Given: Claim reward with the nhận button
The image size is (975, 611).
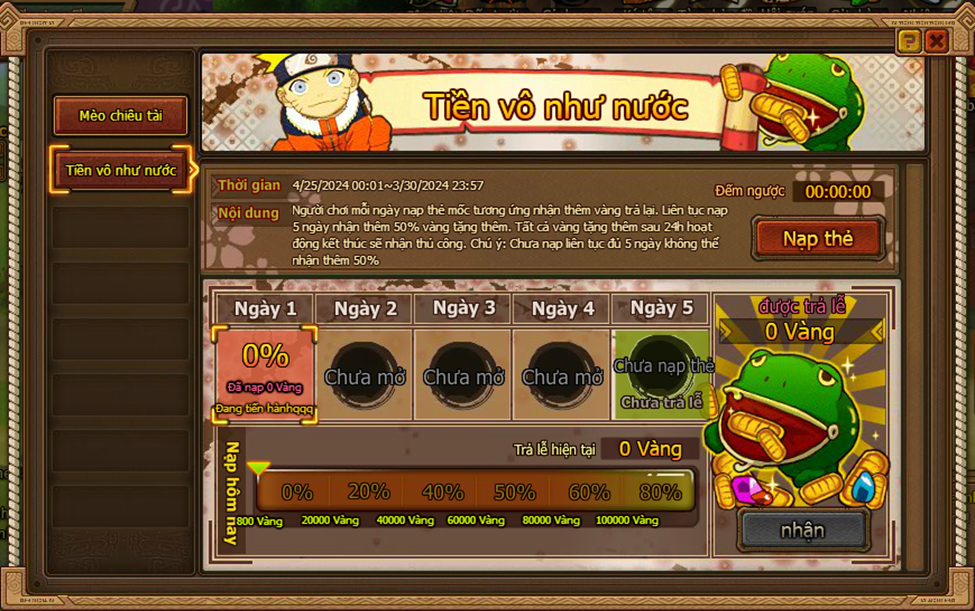Looking at the screenshot, I should point(803,530).
